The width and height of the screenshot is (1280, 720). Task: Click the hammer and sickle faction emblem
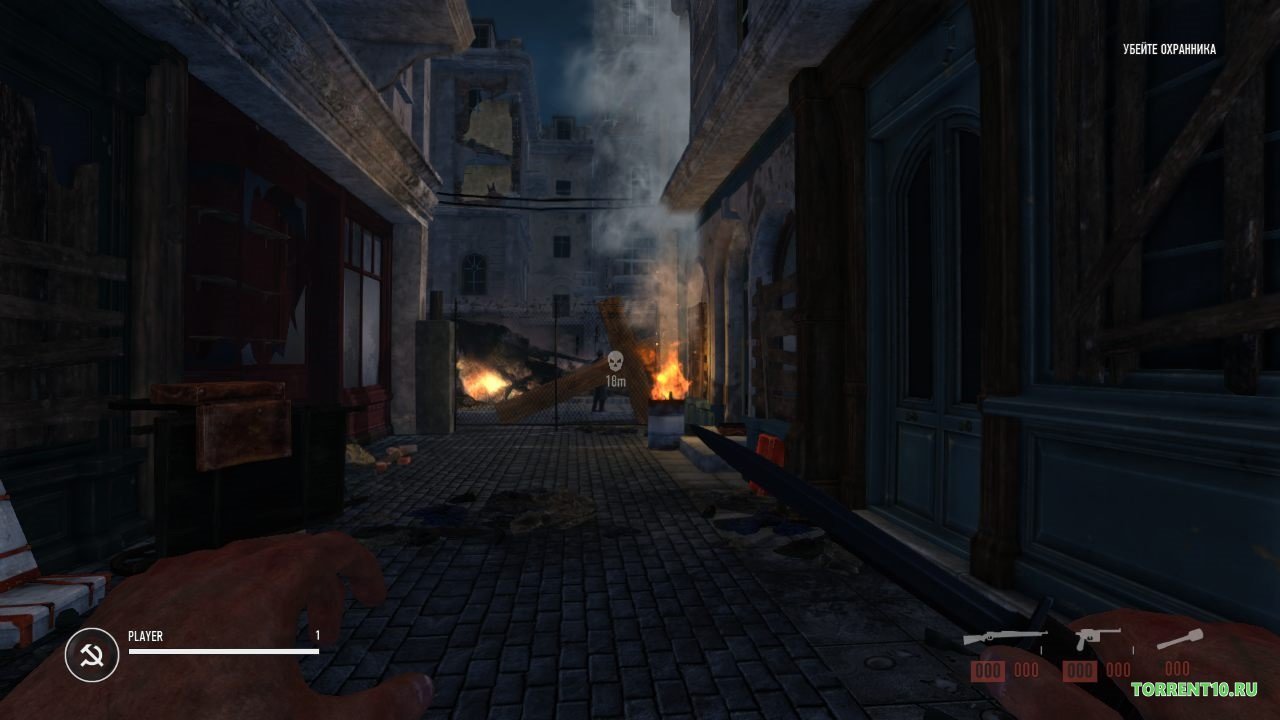click(91, 652)
